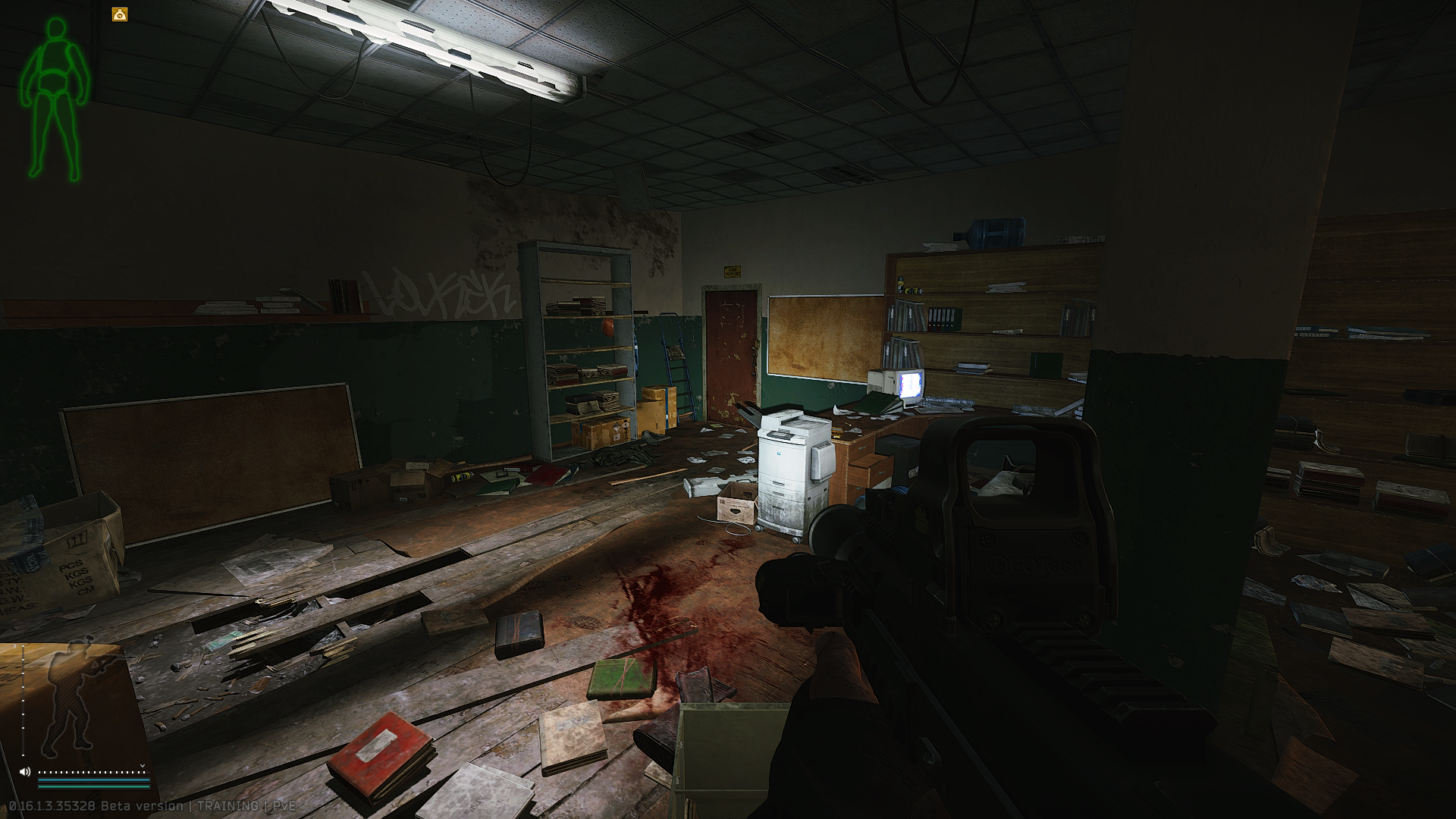Viewport: 1456px width, 819px height.
Task: Adjust the dotted movement speed slider
Action: (x=91, y=772)
